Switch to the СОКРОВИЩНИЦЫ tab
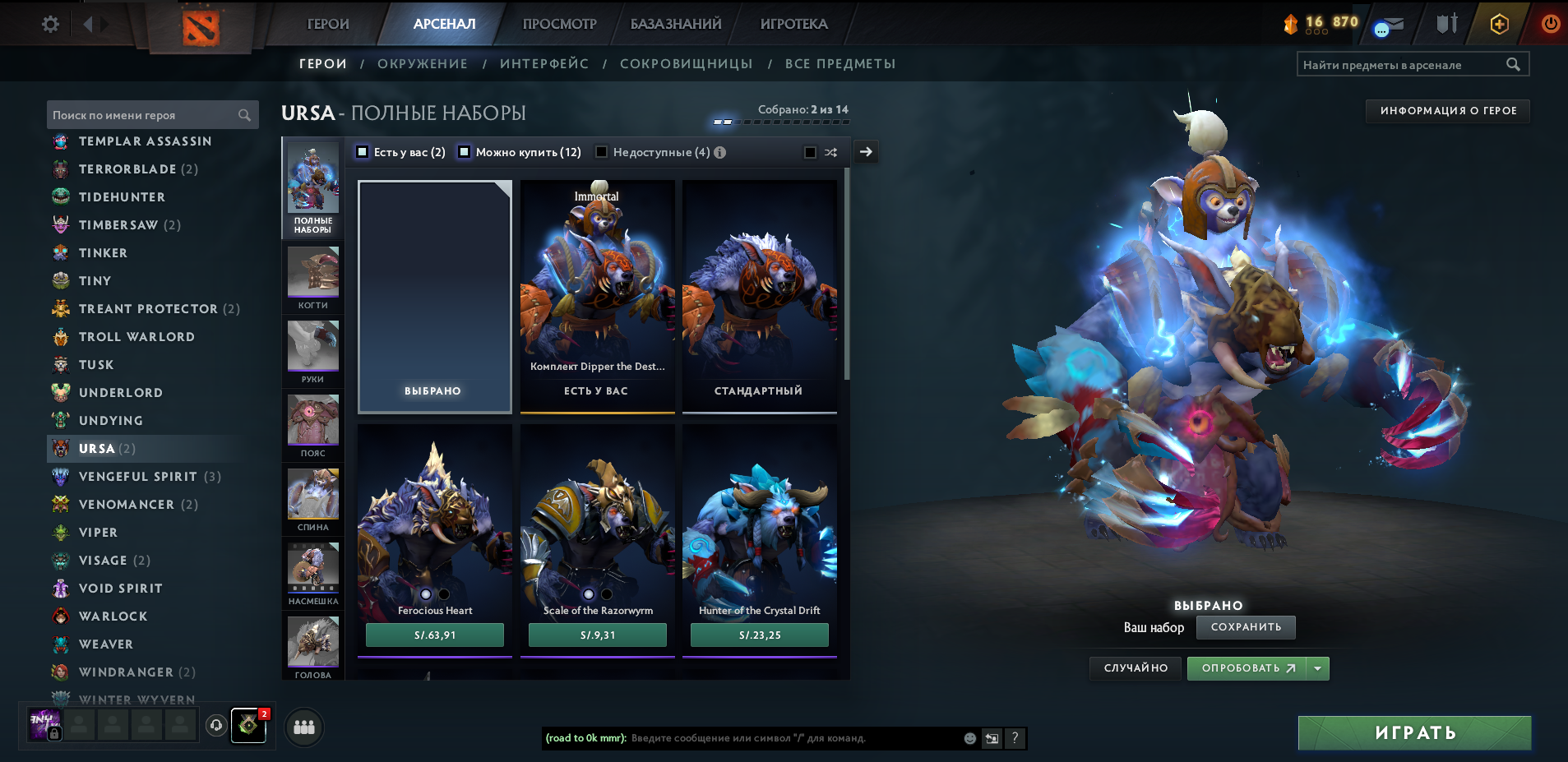Image resolution: width=1568 pixels, height=762 pixels. pyautogui.click(x=687, y=63)
